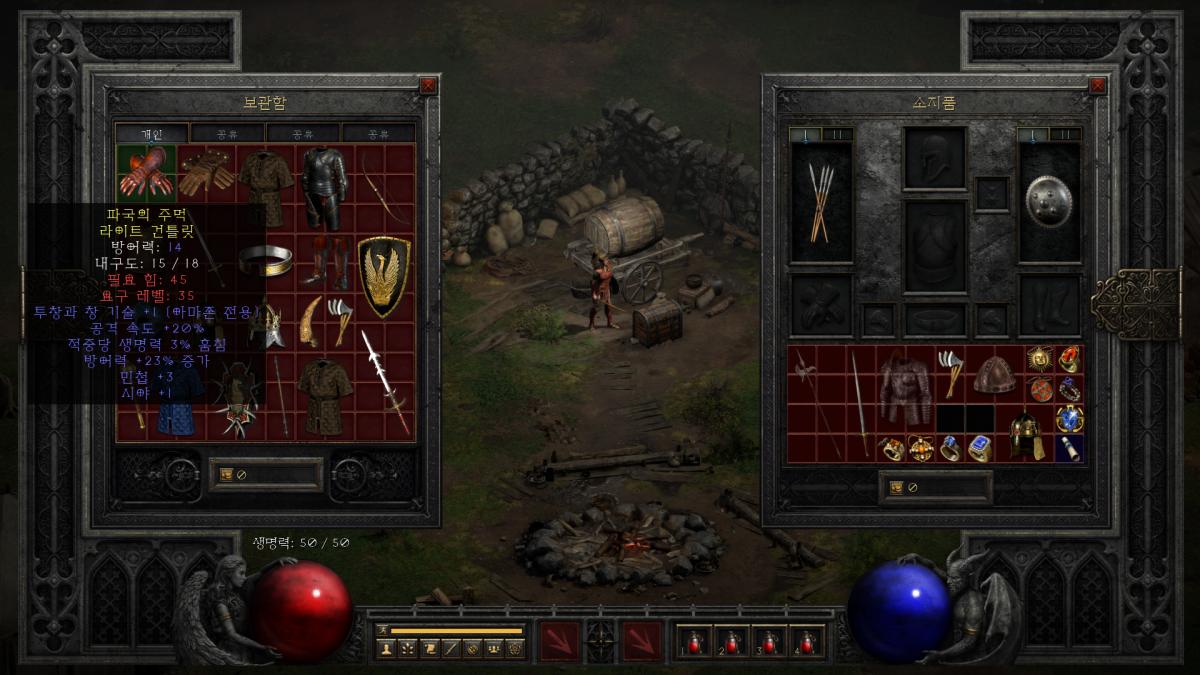Pick up the black plate armor in stash
Image resolution: width=1200 pixels, height=675 pixels.
pos(324,188)
